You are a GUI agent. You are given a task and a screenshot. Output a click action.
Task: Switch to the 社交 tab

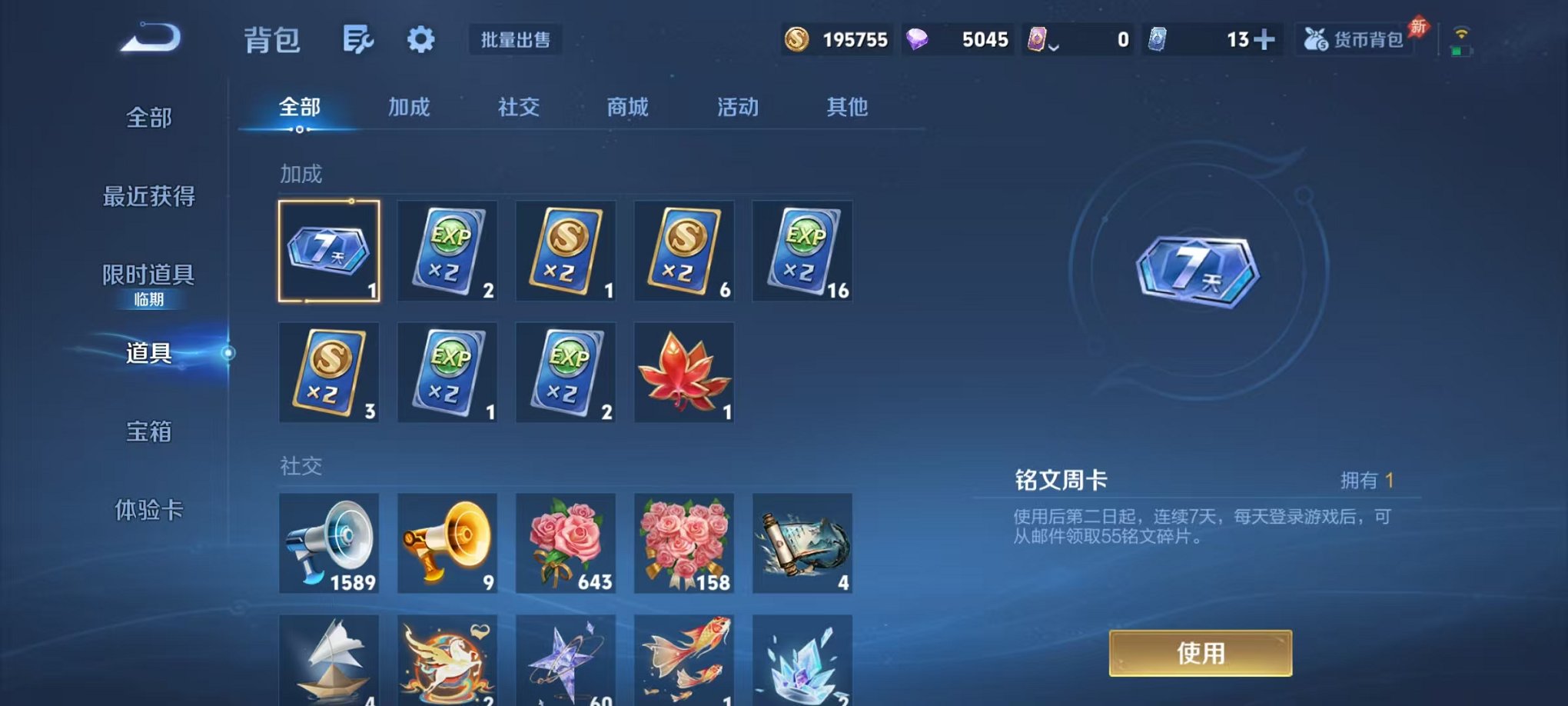[x=519, y=108]
